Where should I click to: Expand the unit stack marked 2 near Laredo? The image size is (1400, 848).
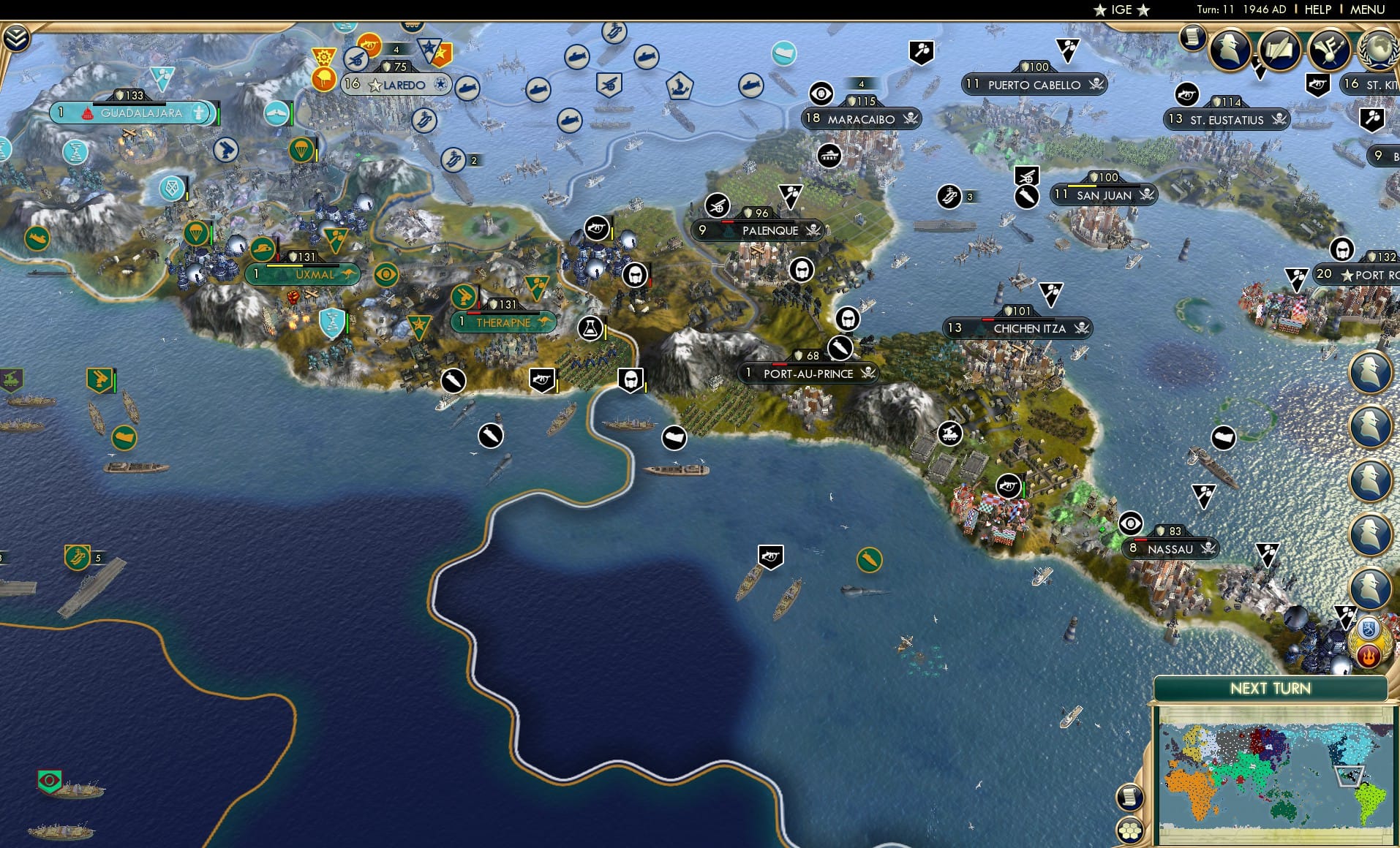coord(475,159)
